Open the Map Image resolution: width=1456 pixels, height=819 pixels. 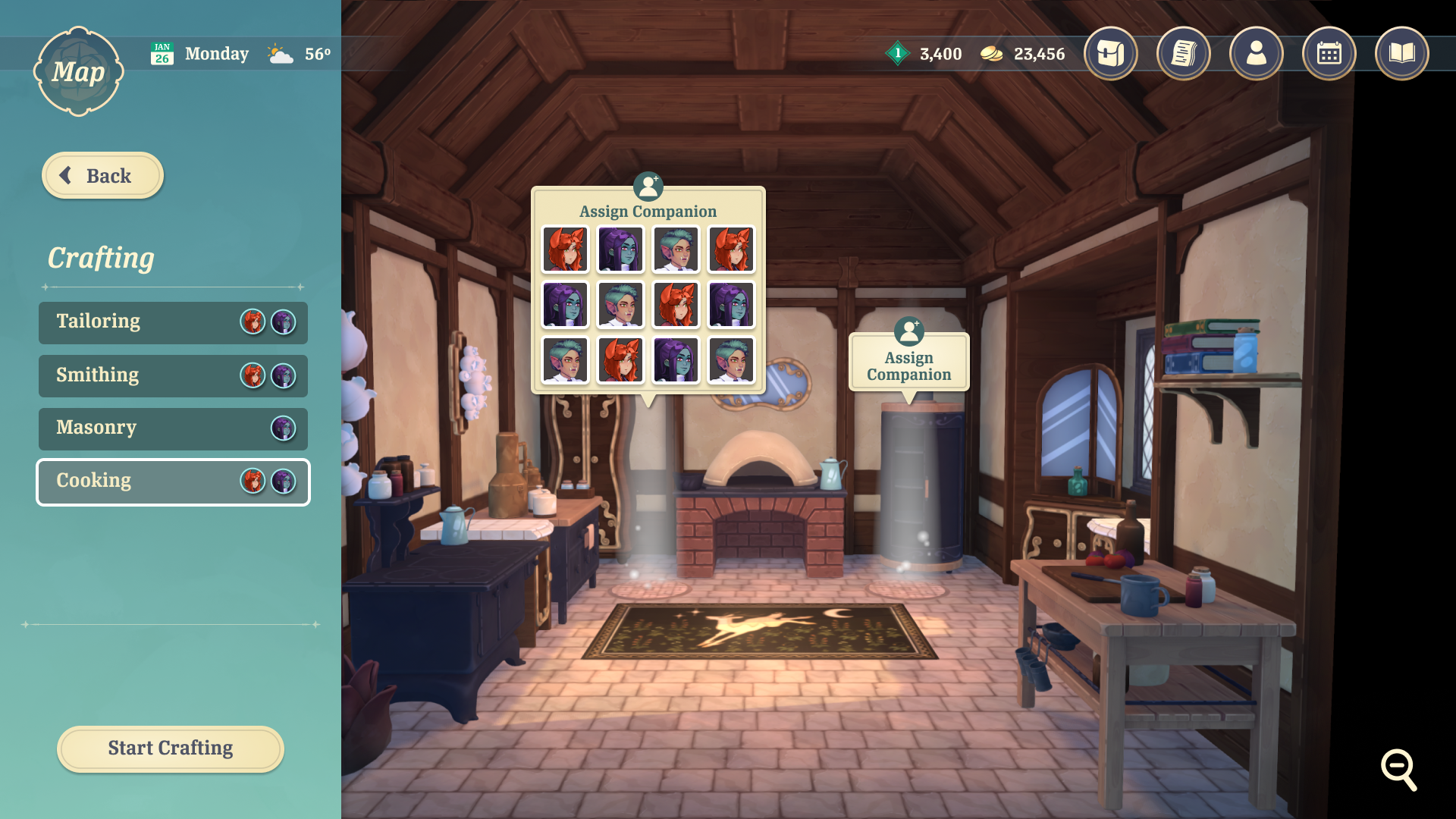(x=78, y=72)
